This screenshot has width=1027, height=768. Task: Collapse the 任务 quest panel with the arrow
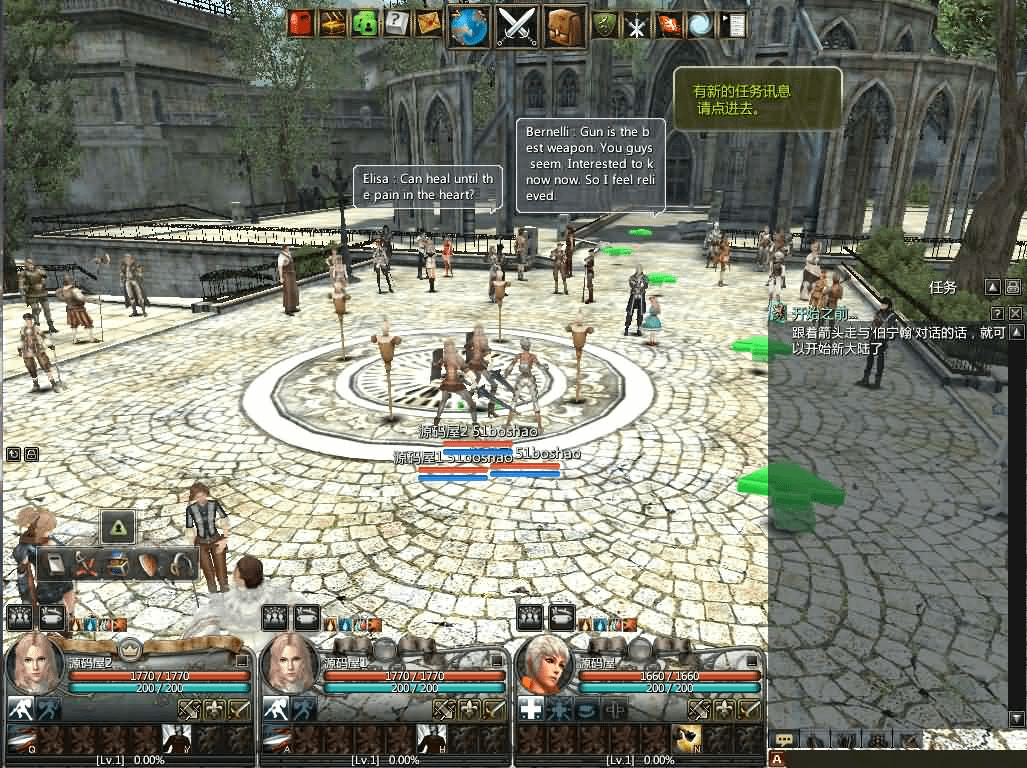[993, 287]
